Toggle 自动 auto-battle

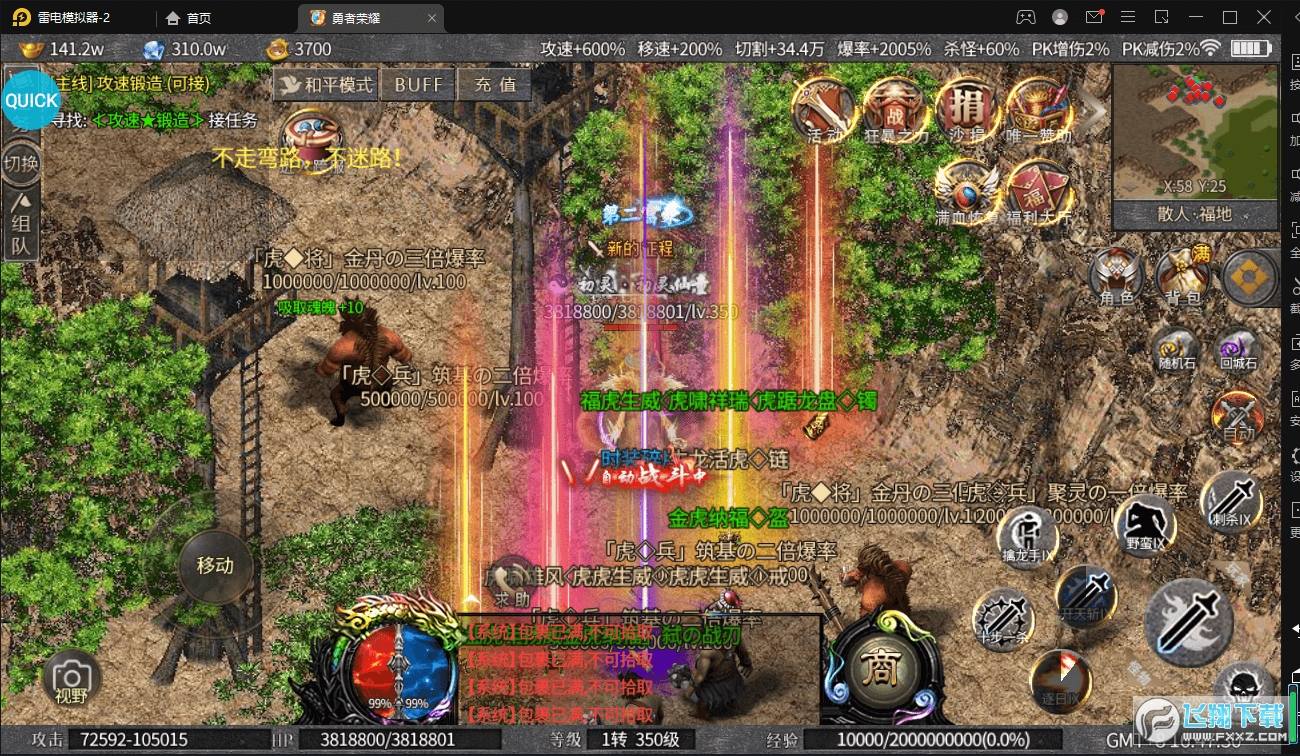(1240, 415)
